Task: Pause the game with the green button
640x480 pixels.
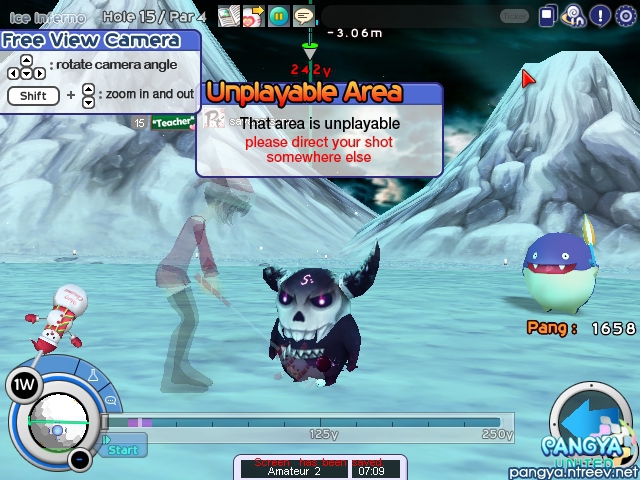Action: [x=278, y=15]
